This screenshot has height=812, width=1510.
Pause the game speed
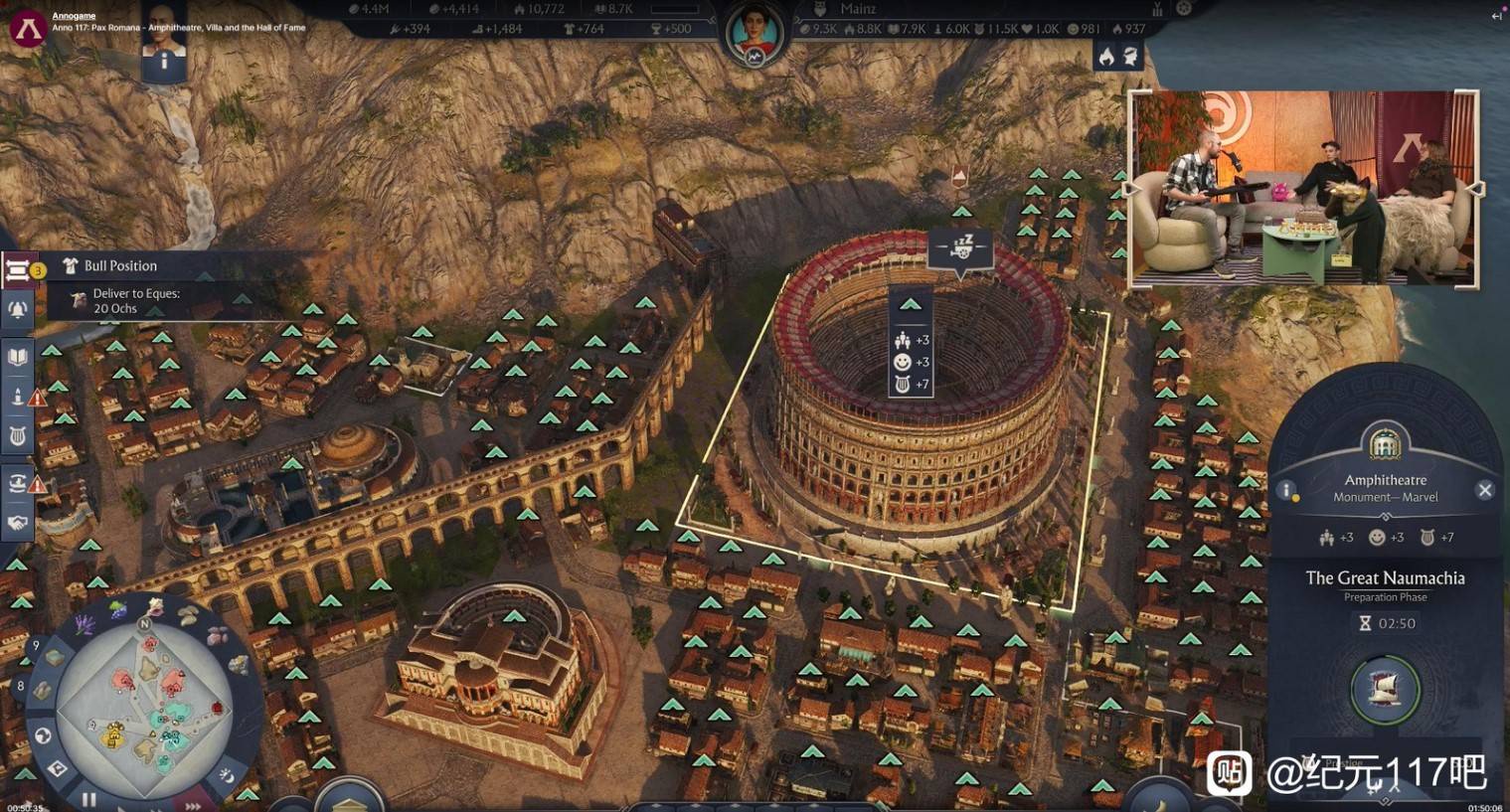pyautogui.click(x=89, y=798)
